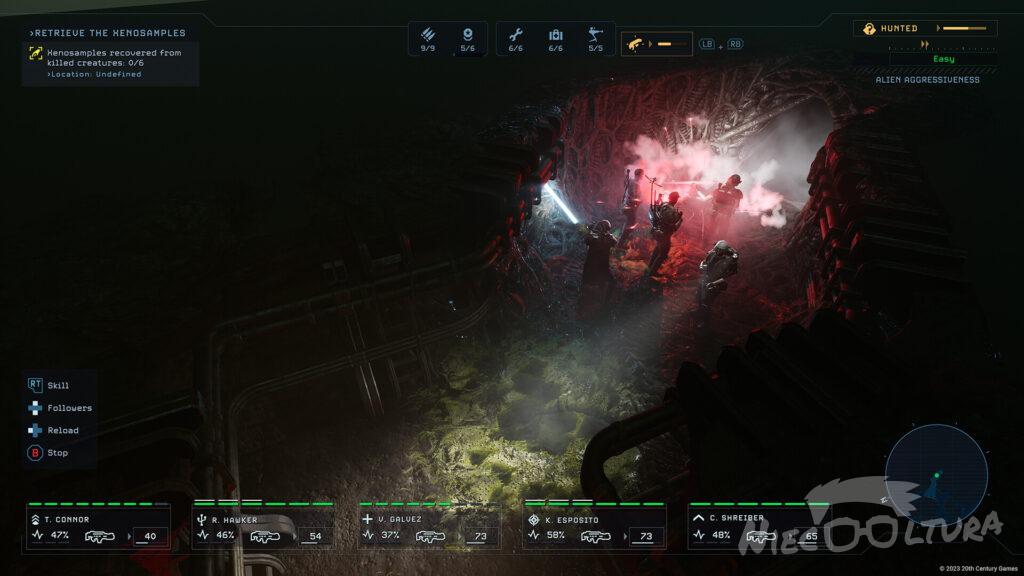The image size is (1024, 576).
Task: Select the Reload command entry
Action: click(x=54, y=430)
